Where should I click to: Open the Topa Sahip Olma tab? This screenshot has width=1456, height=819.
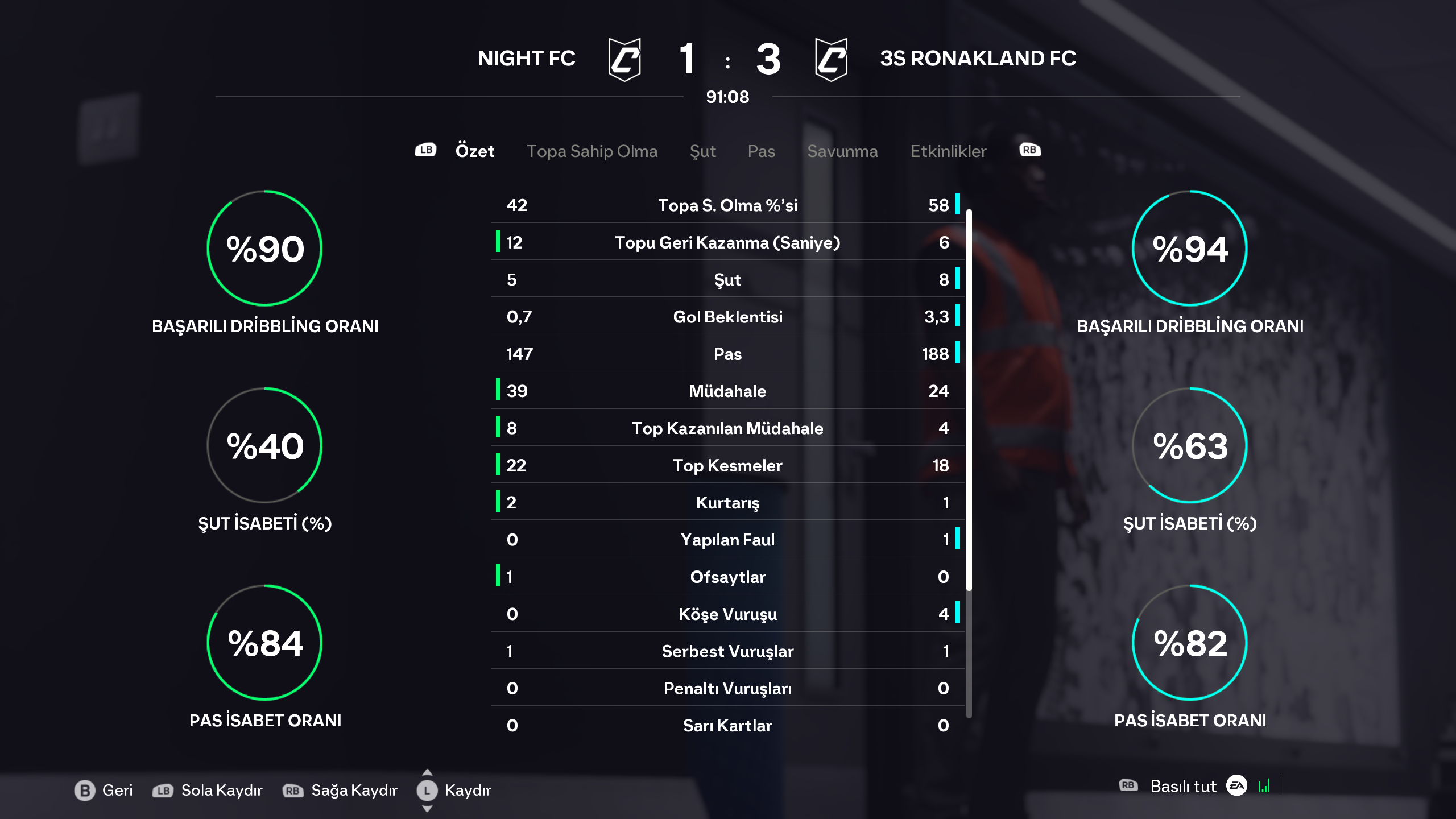coord(591,151)
